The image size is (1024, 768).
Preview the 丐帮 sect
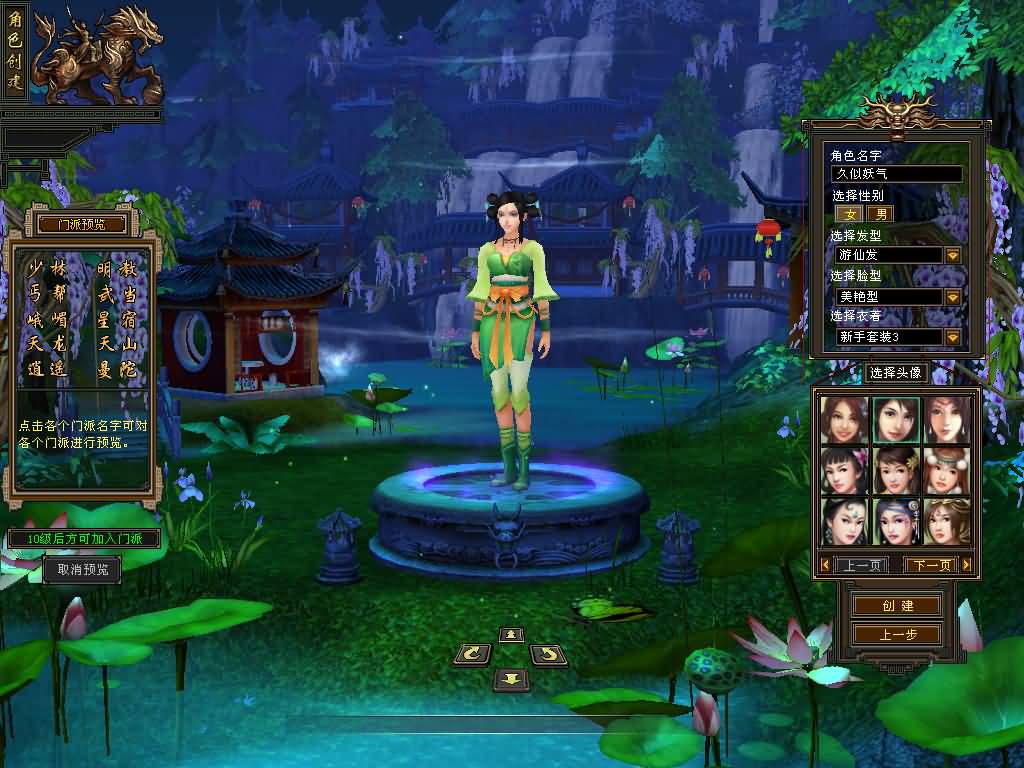(x=47, y=294)
